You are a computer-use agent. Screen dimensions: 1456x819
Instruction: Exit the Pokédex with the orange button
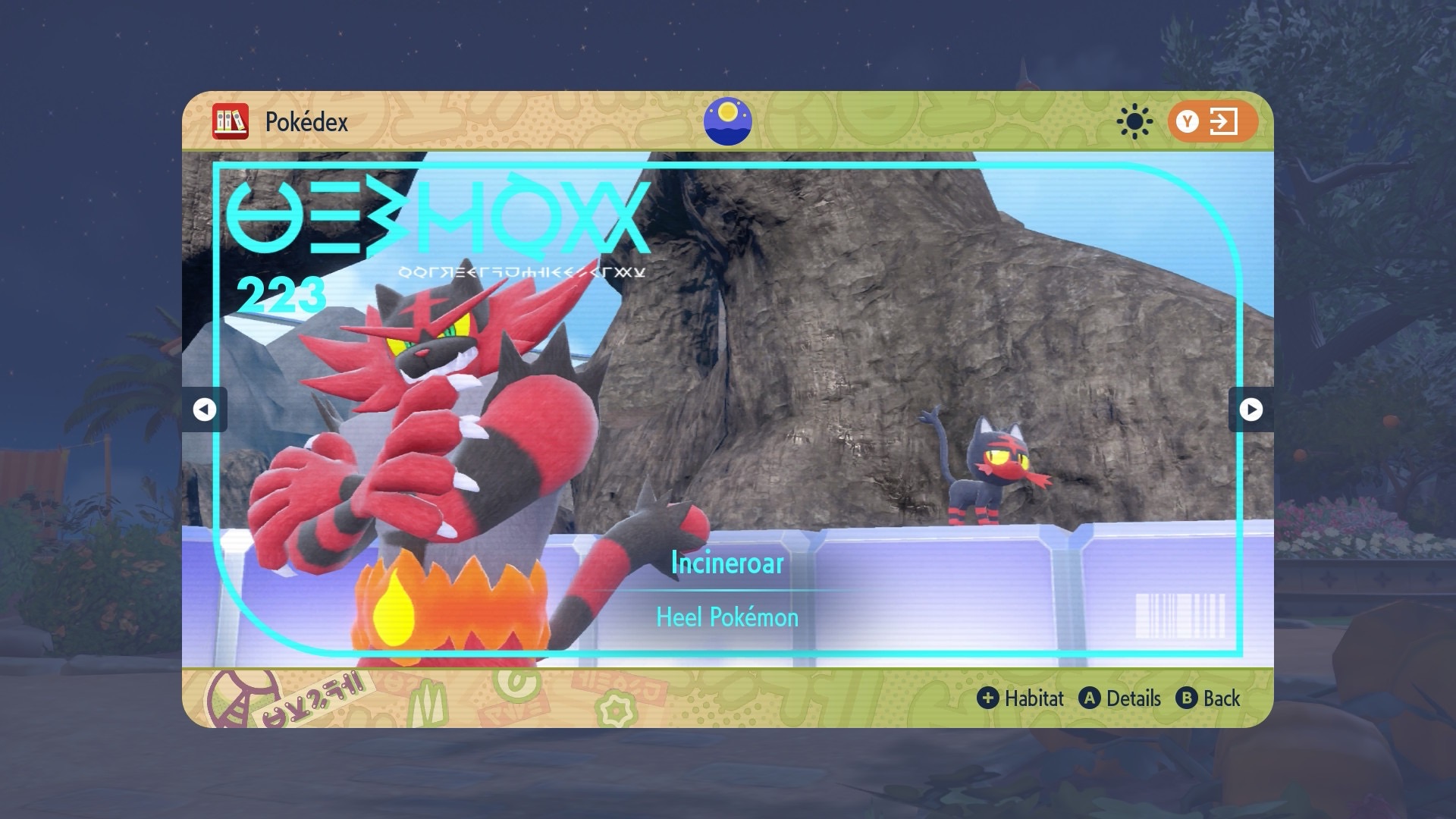point(1212,121)
